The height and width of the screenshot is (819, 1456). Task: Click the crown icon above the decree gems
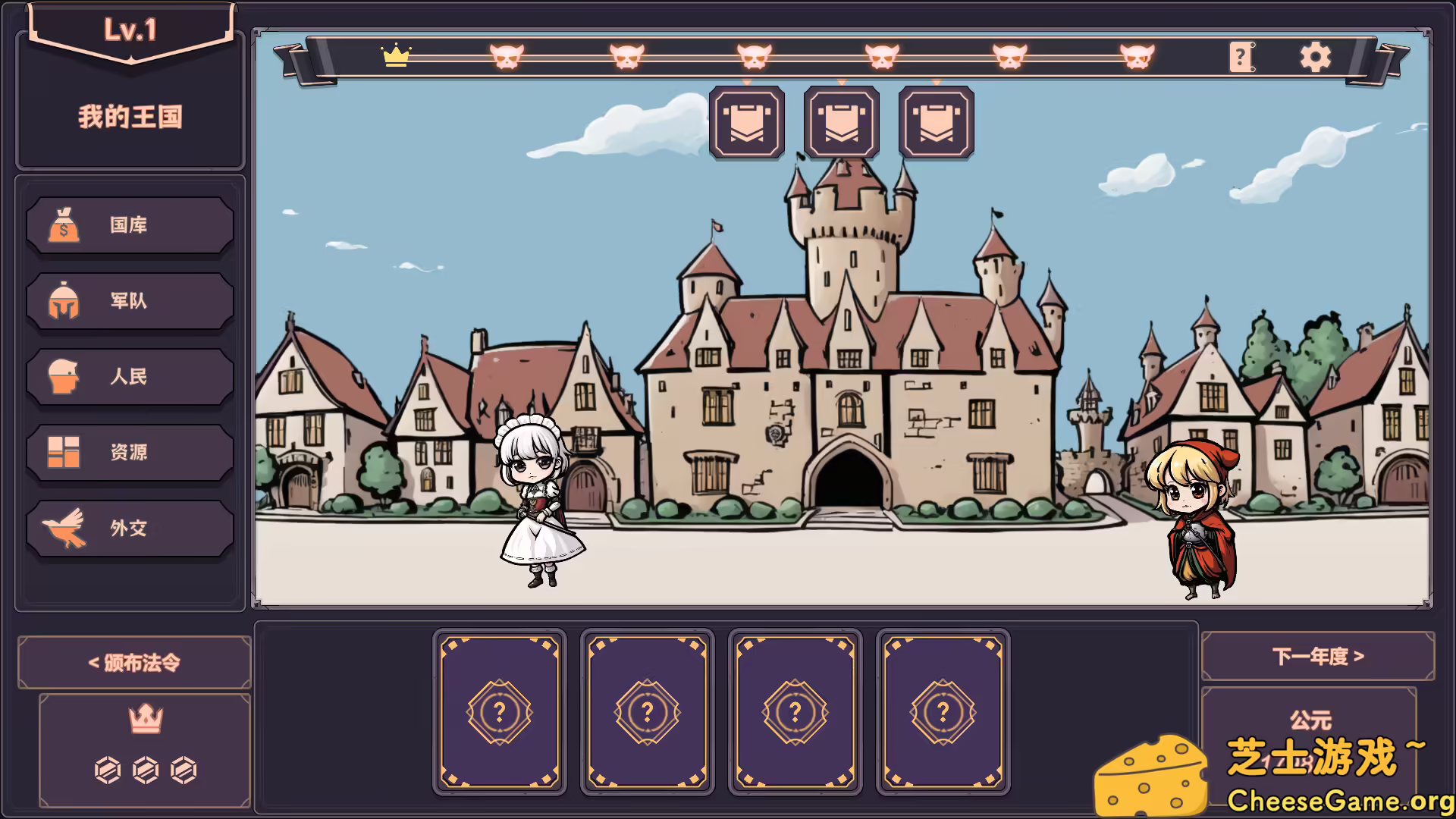144,719
